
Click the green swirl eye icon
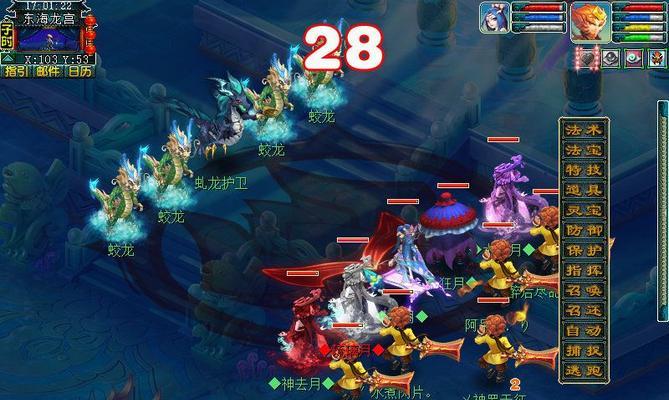[634, 59]
